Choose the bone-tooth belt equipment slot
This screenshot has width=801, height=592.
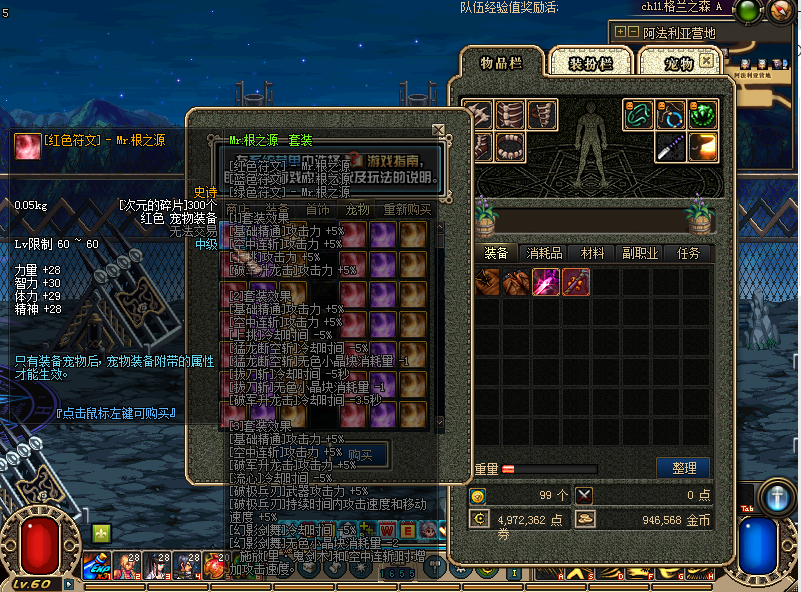tap(510, 148)
